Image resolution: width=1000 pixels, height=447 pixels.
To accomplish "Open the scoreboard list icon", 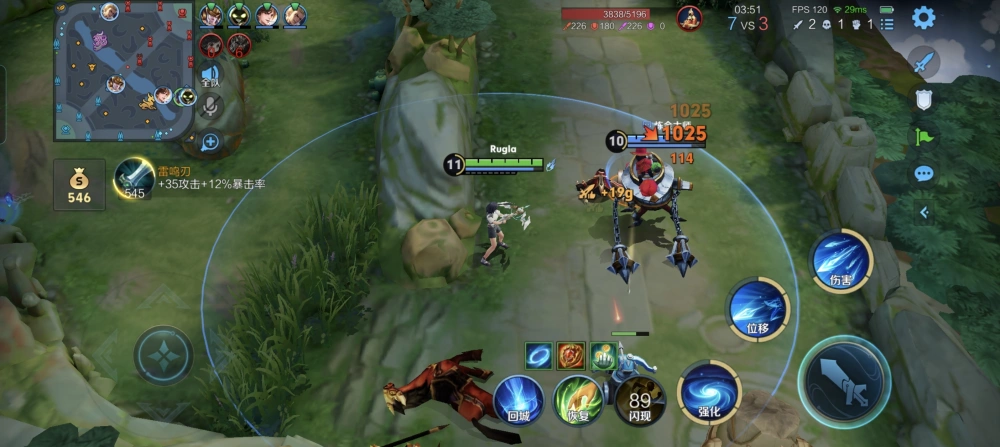I will coord(887,24).
